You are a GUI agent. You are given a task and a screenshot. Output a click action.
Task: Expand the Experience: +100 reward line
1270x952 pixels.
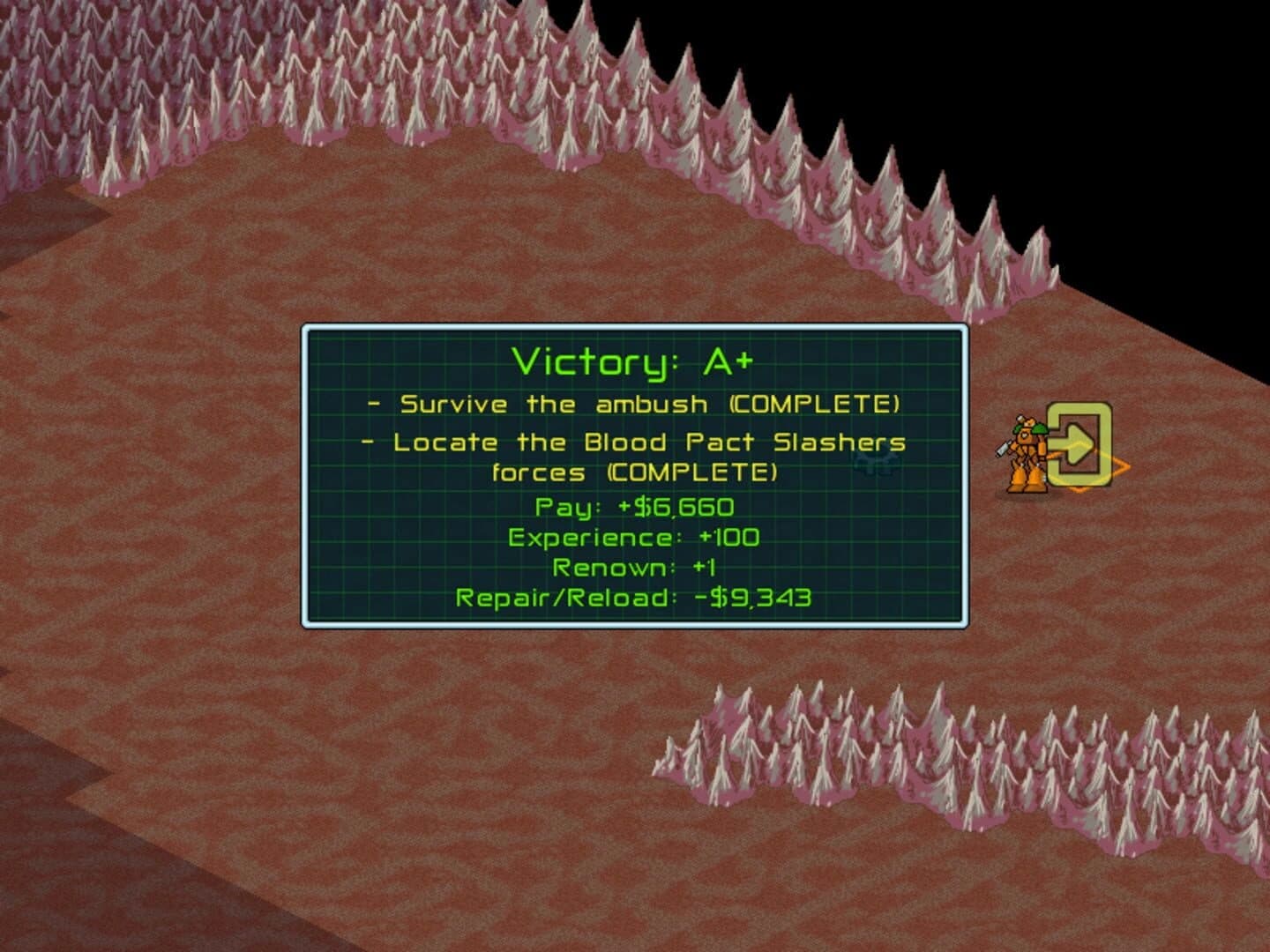pyautogui.click(x=635, y=536)
